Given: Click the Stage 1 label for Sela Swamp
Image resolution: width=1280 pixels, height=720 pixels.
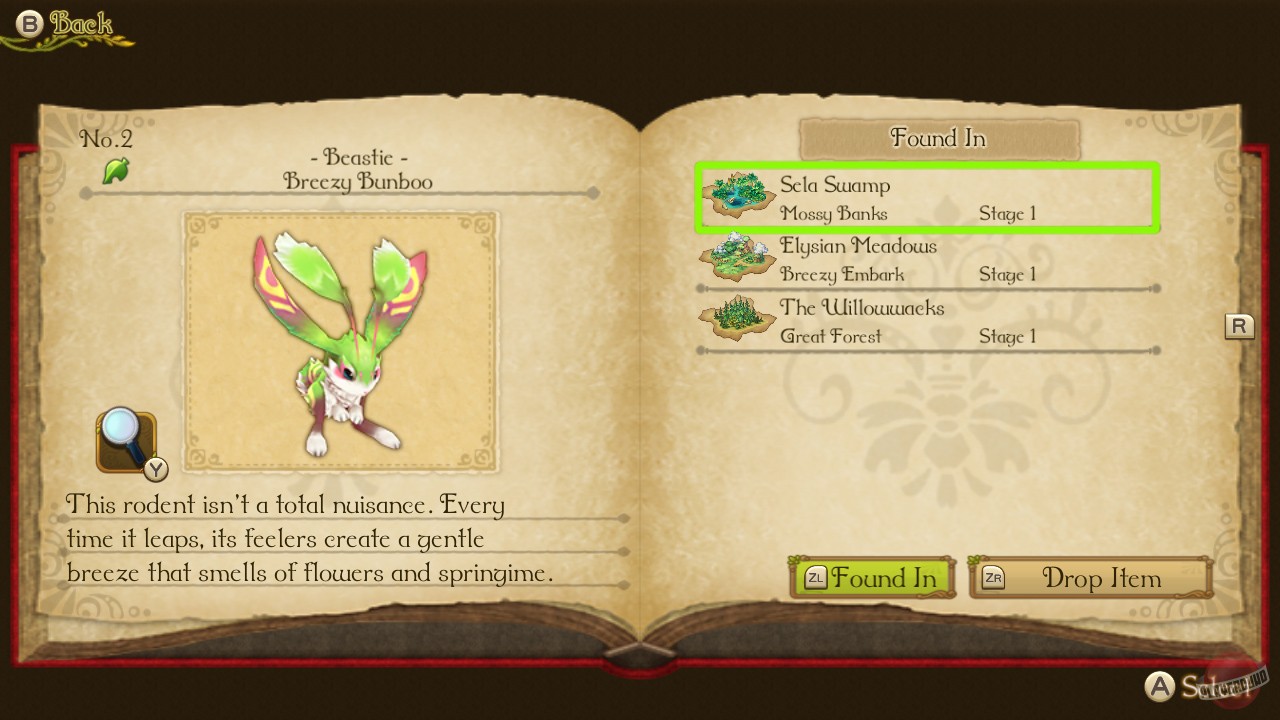Looking at the screenshot, I should [x=1007, y=213].
